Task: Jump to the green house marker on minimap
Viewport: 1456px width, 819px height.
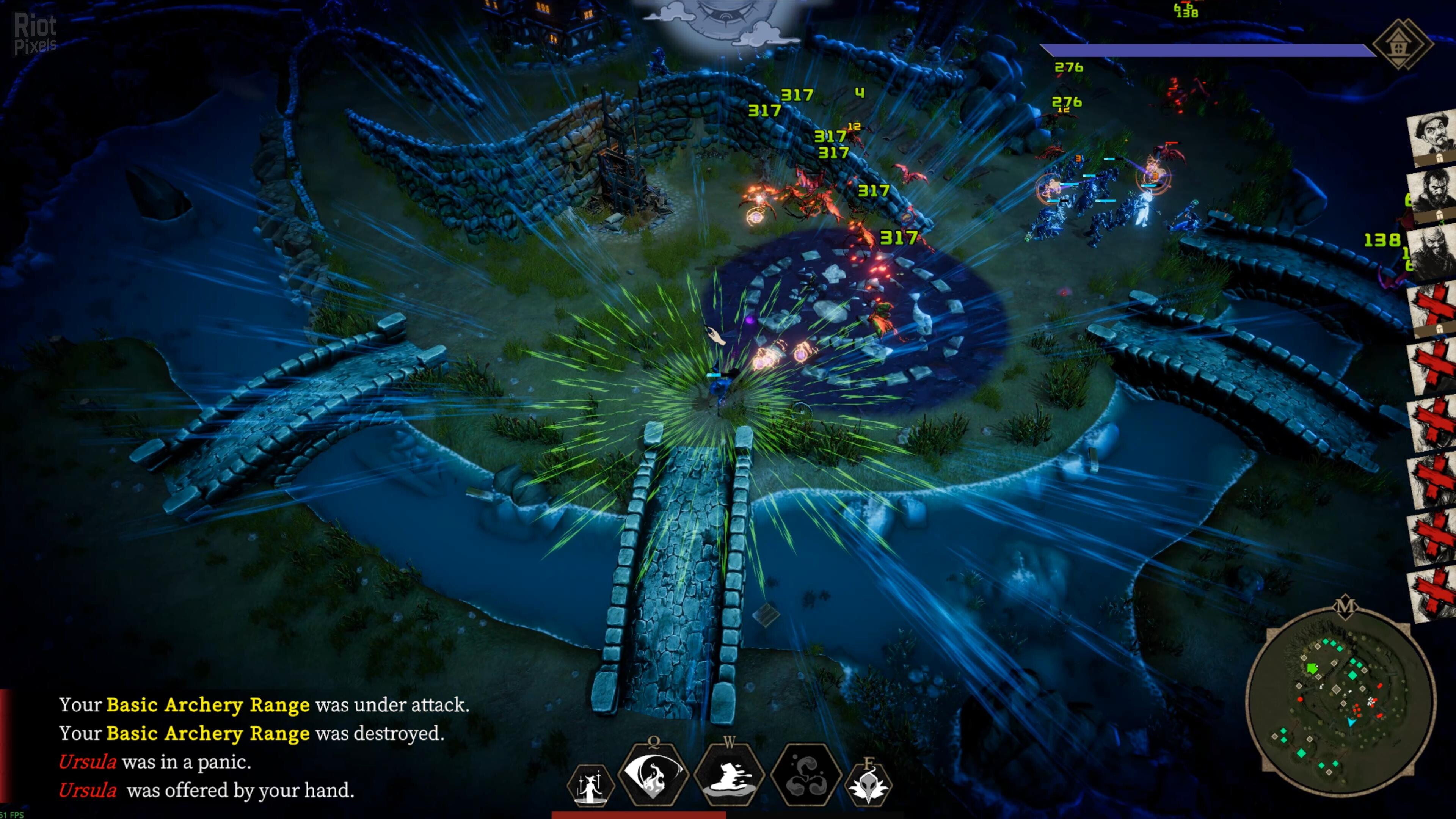Action: pyautogui.click(x=1312, y=668)
